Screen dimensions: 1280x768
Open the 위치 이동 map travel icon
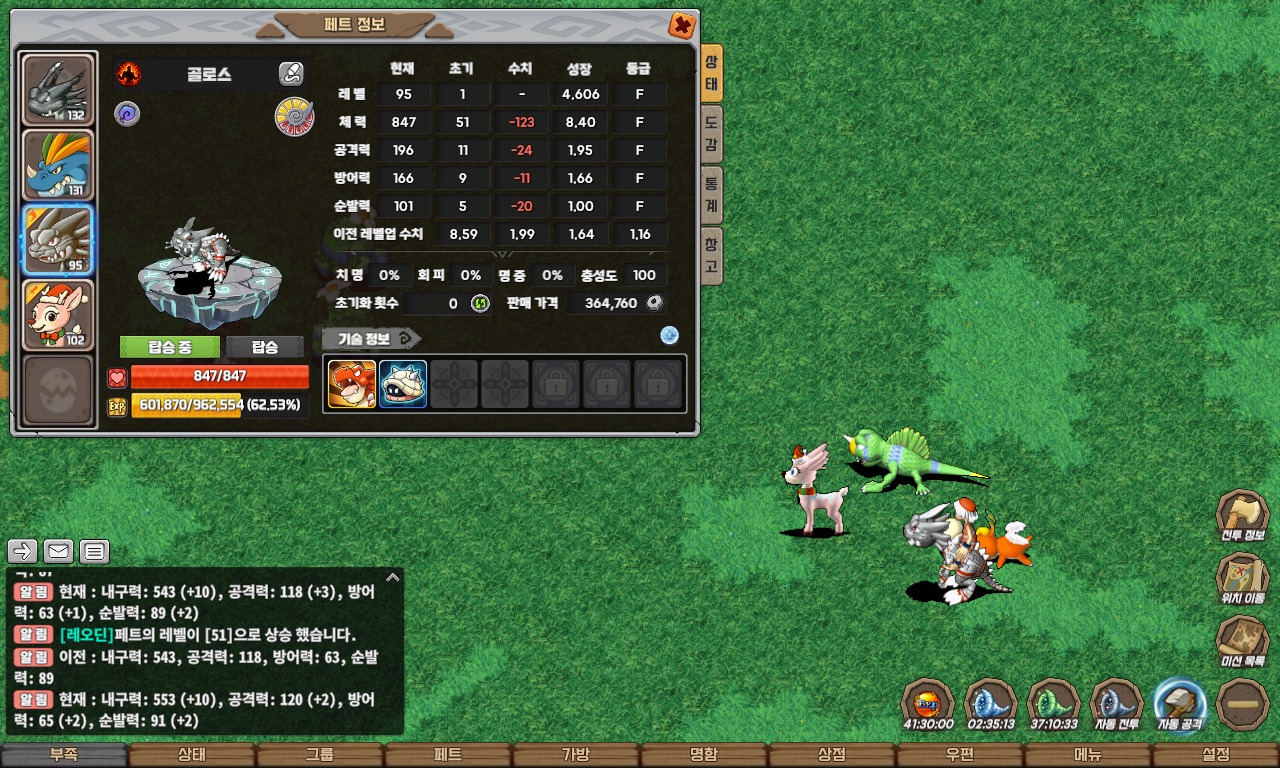(x=1242, y=578)
